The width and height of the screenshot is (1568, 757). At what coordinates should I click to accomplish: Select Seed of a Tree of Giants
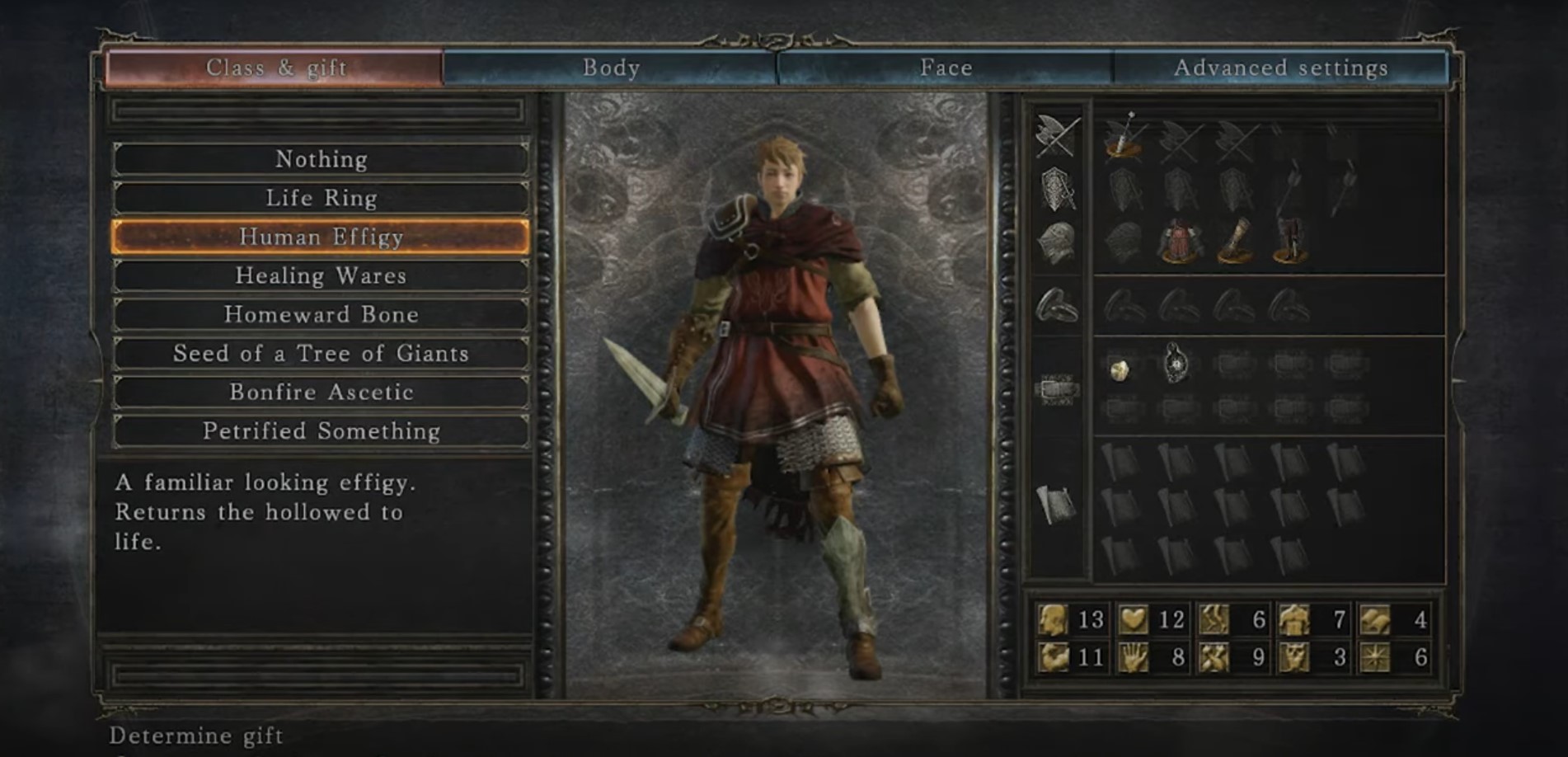pyautogui.click(x=321, y=353)
